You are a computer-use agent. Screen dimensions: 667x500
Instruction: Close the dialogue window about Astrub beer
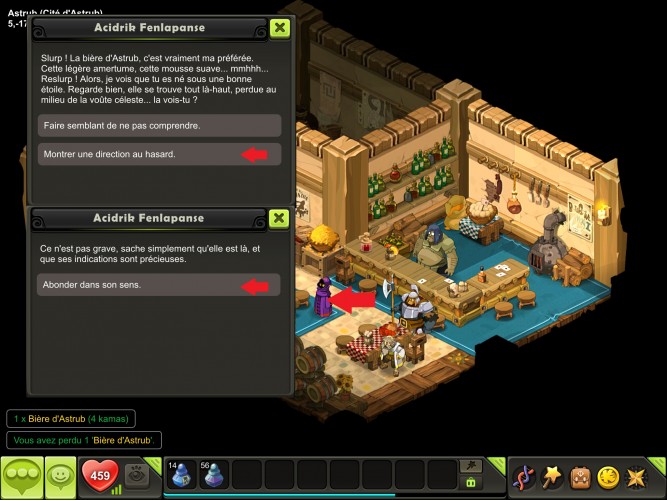(279, 28)
